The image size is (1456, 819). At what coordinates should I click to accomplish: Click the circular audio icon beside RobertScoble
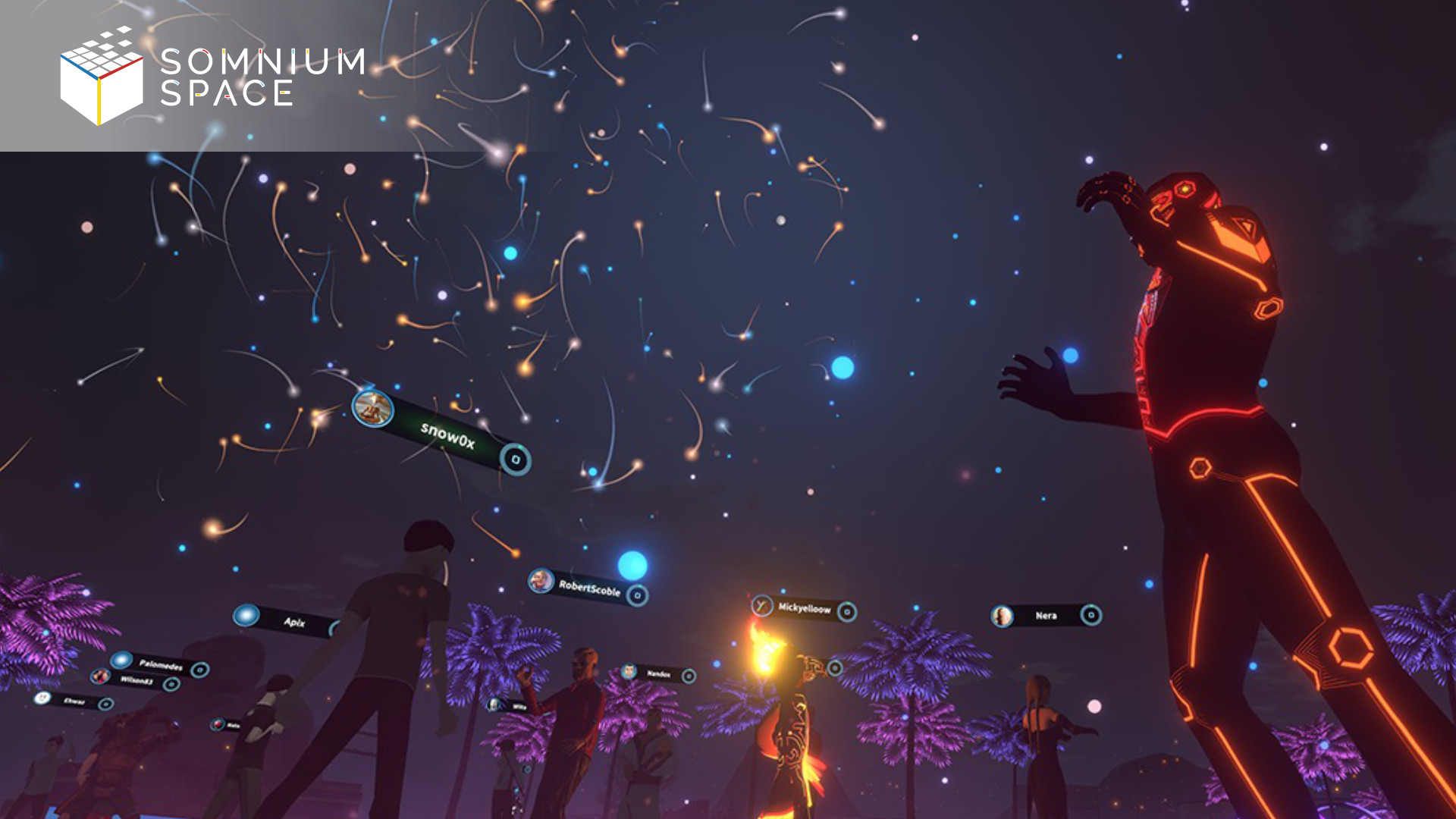tap(639, 596)
